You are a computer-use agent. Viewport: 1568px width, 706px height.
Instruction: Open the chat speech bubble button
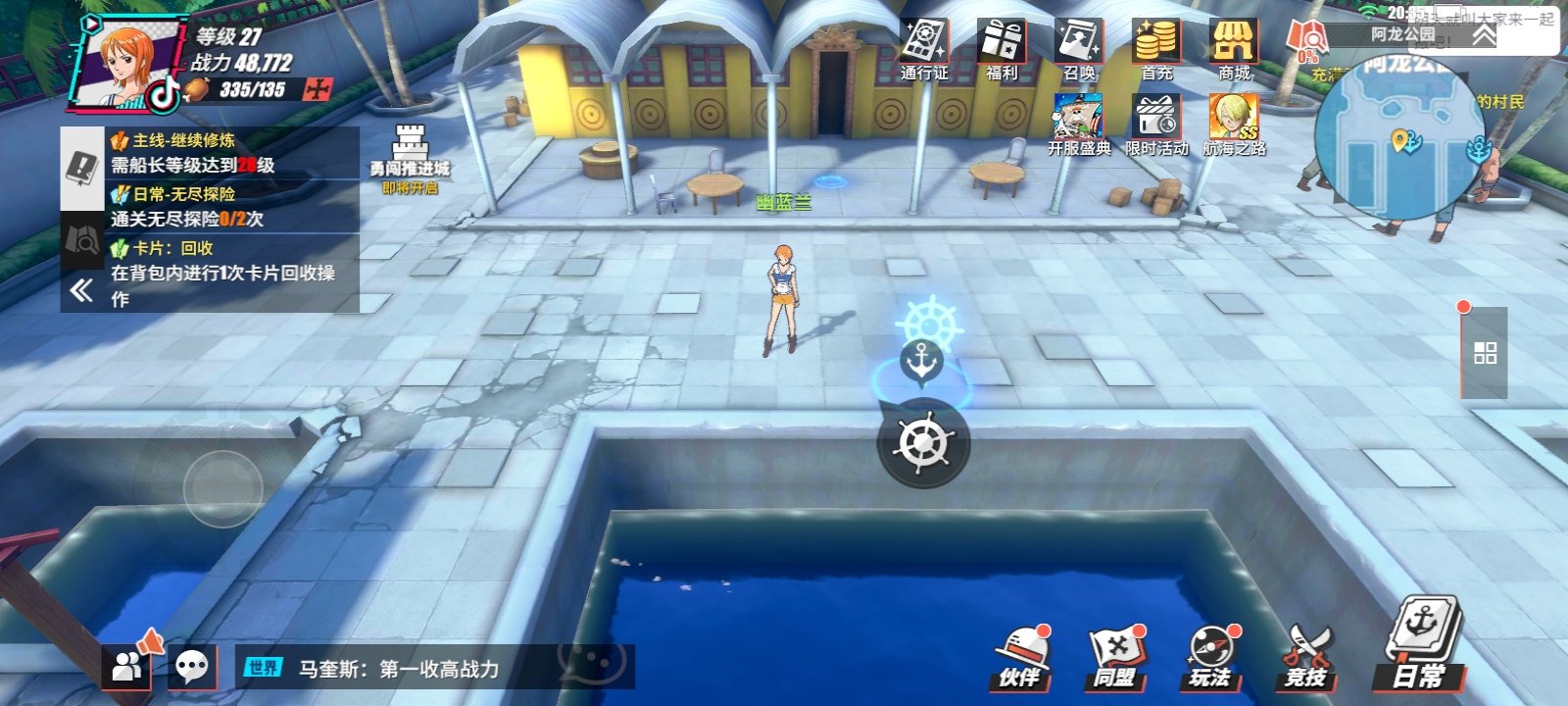(191, 668)
